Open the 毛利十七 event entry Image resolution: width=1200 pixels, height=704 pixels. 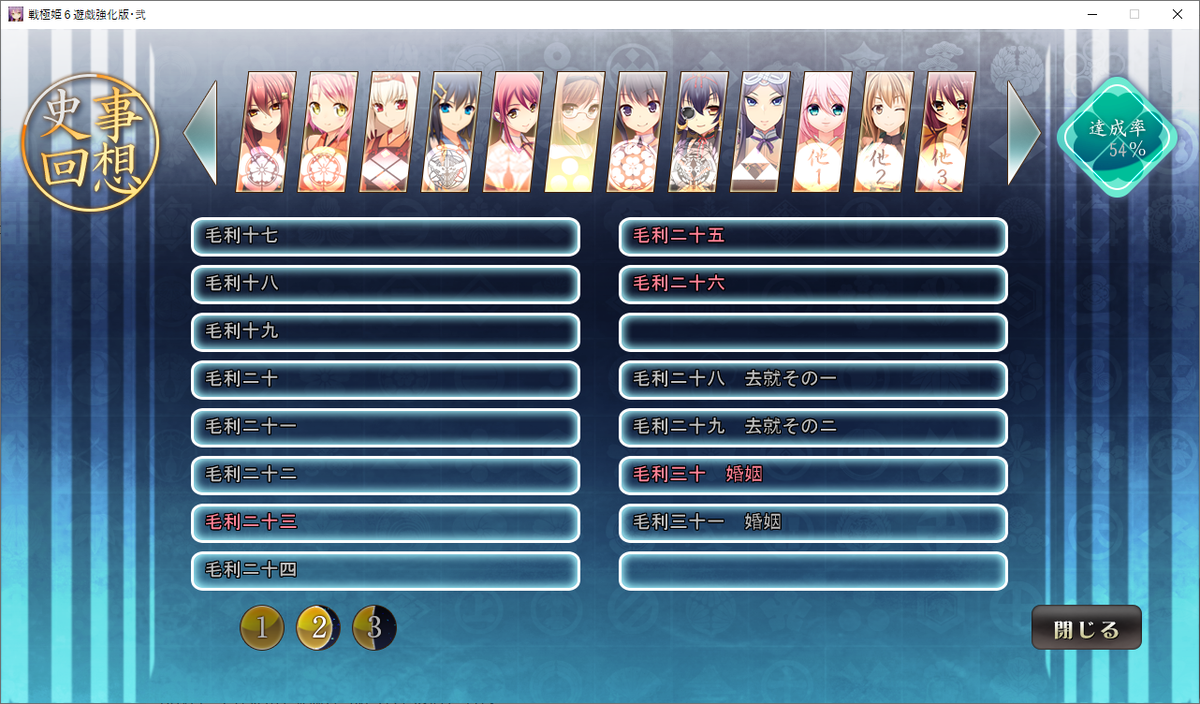pyautogui.click(x=385, y=237)
